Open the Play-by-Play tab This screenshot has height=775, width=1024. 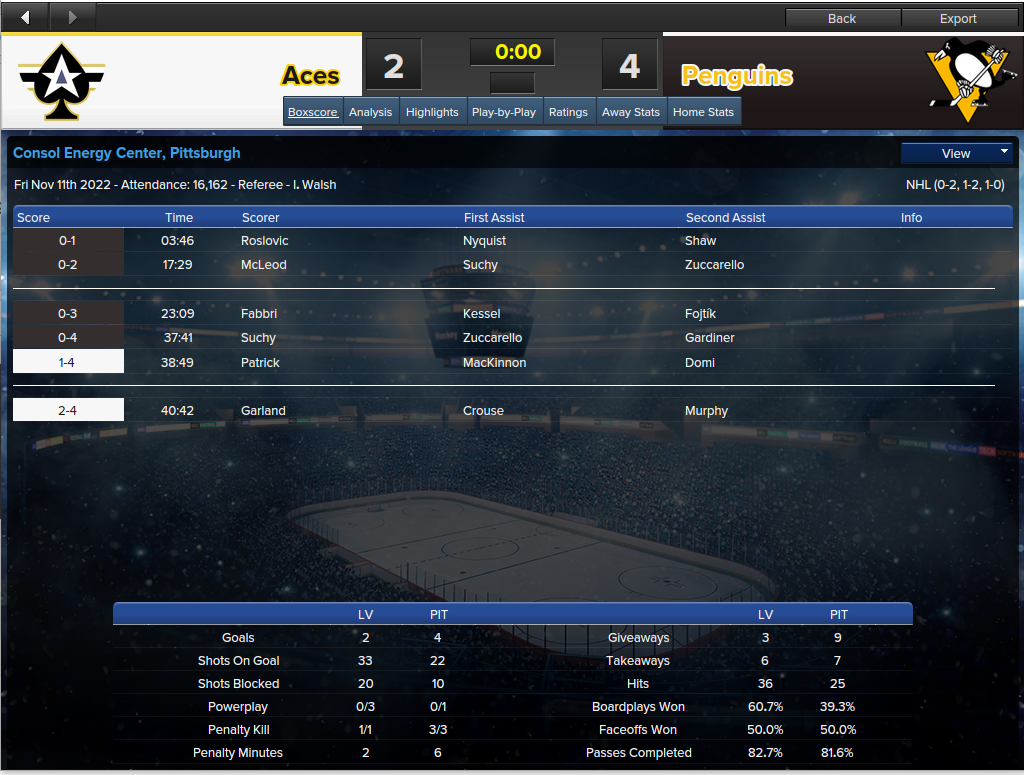point(504,112)
